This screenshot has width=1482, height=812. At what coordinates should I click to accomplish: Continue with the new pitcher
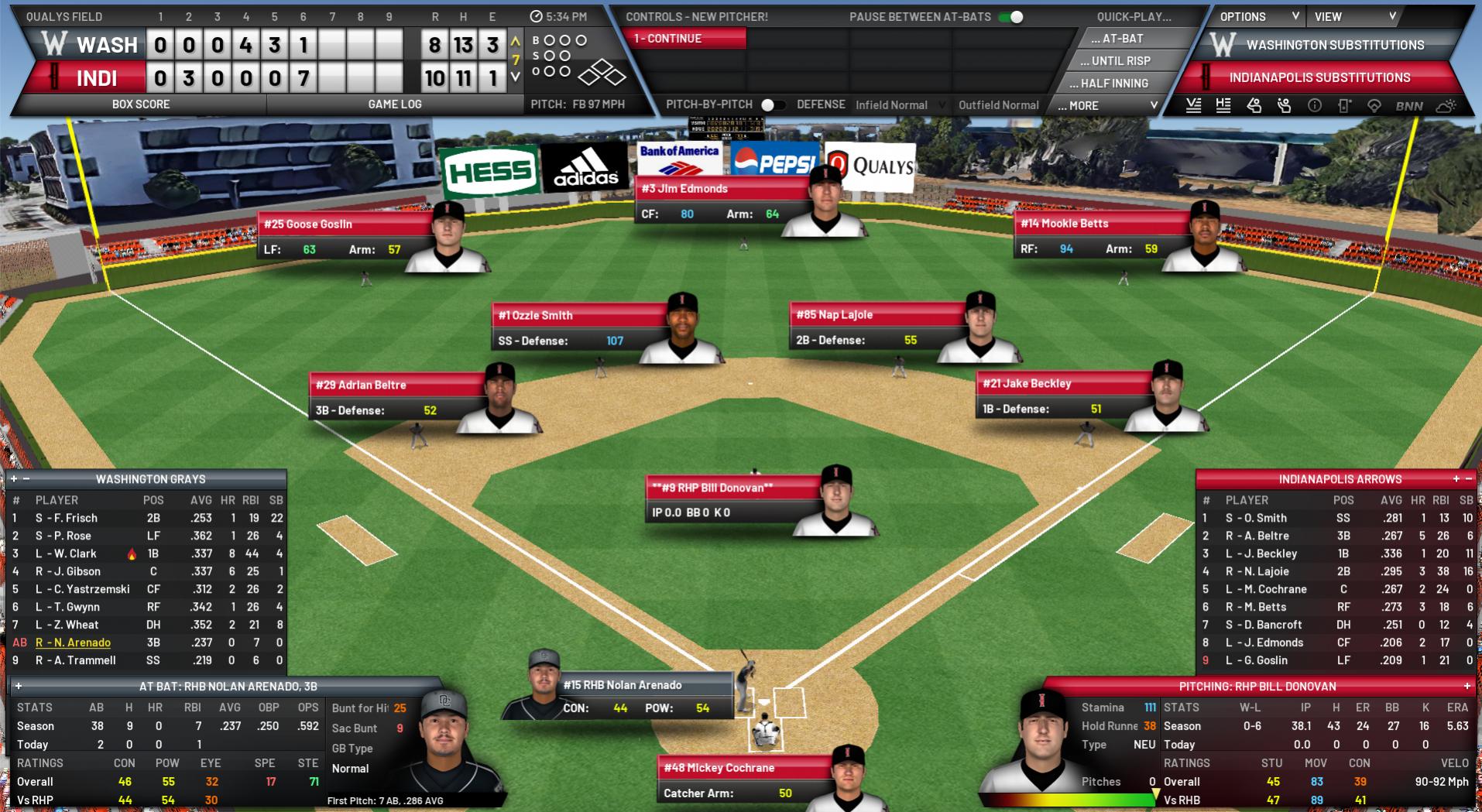[x=686, y=39]
